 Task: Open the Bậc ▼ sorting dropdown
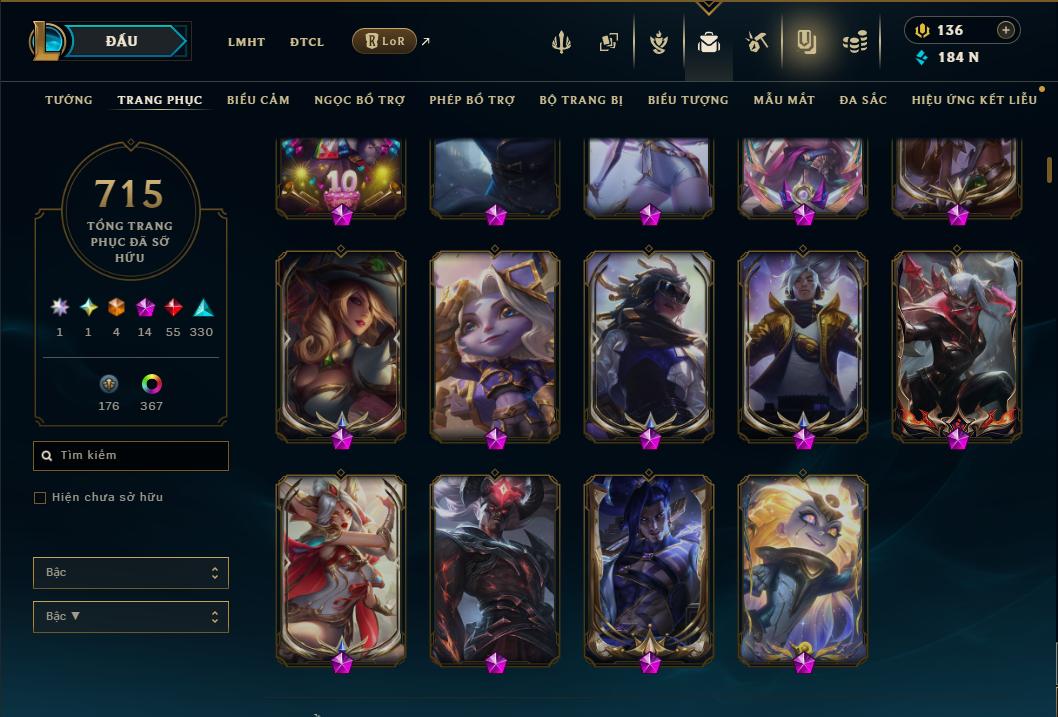[x=131, y=617]
